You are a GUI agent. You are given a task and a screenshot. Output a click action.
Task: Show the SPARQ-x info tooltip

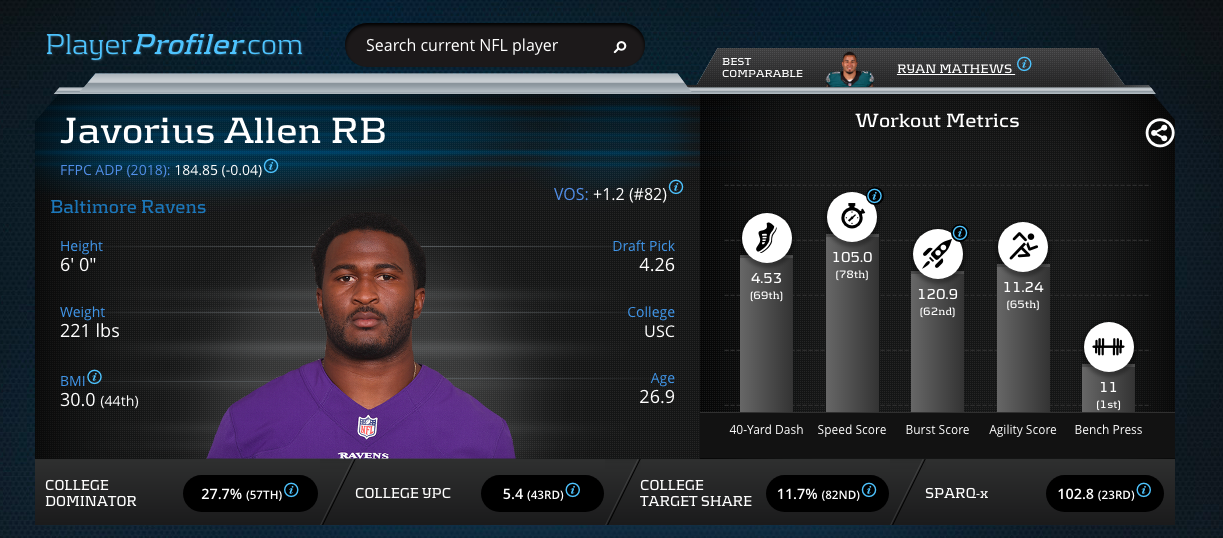(1144, 490)
